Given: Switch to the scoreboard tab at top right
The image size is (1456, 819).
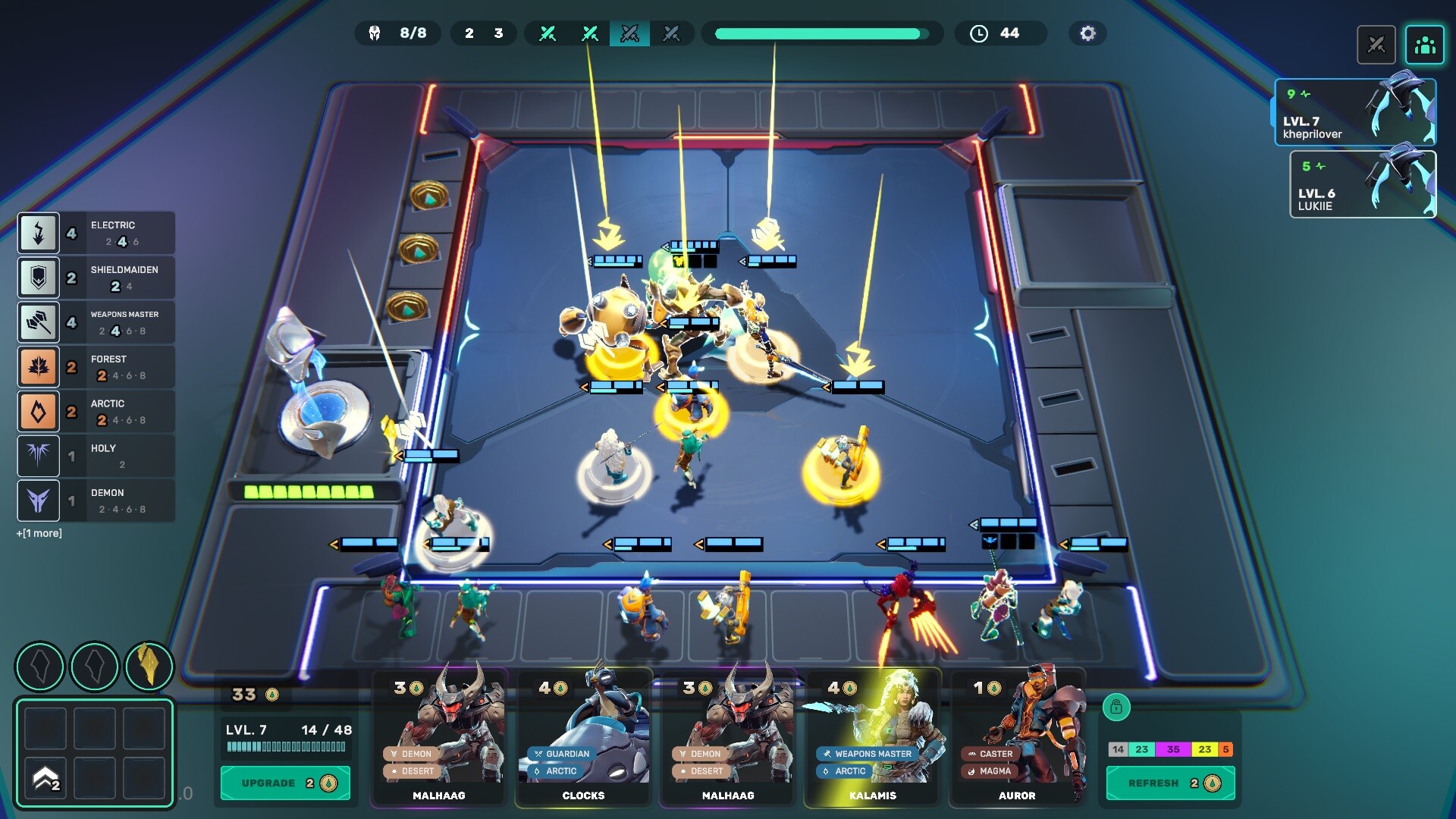Looking at the screenshot, I should tap(1424, 45).
